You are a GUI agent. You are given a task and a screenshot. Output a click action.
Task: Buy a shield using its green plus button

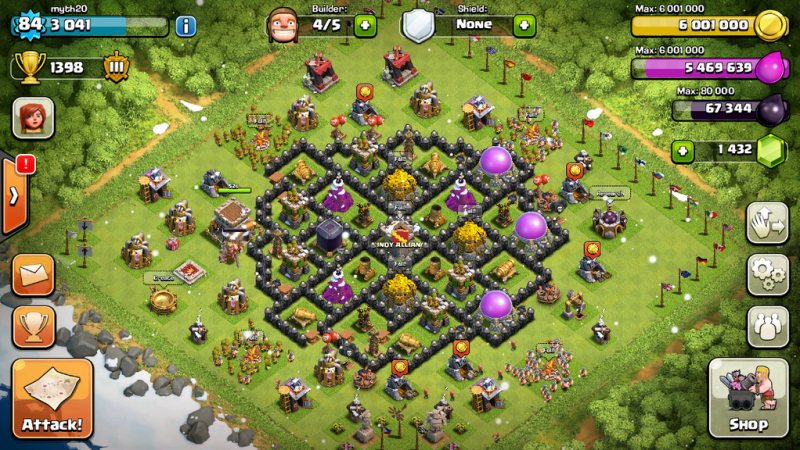pyautogui.click(x=524, y=25)
